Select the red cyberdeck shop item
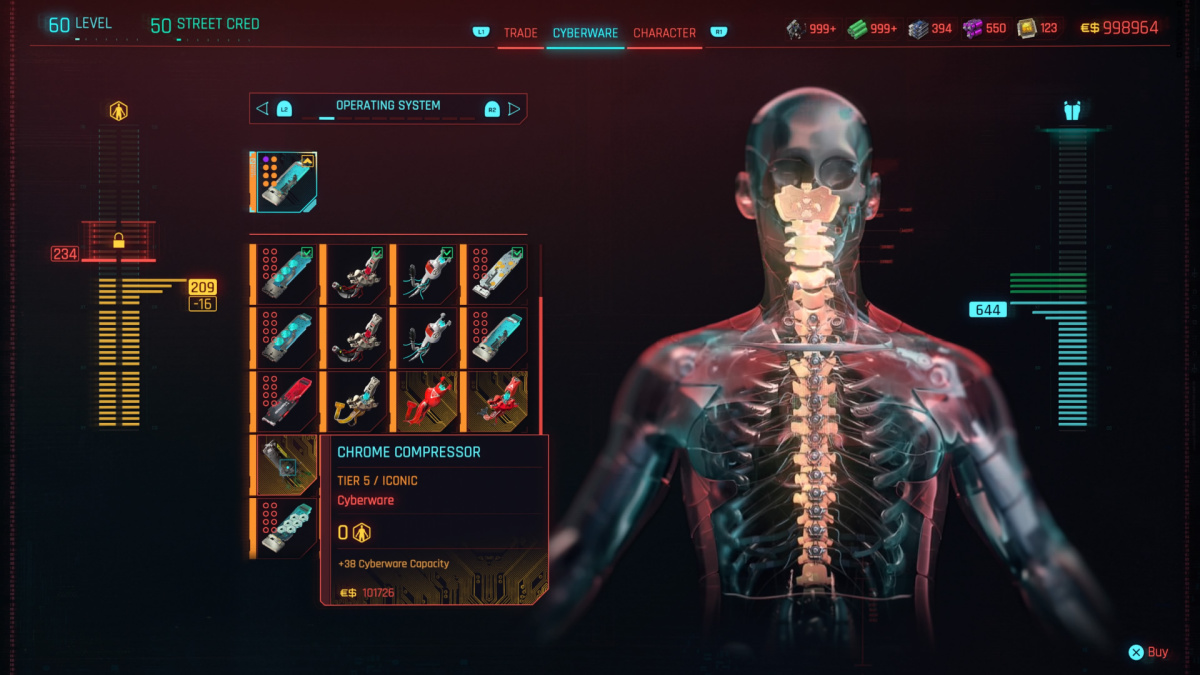 [x=286, y=400]
